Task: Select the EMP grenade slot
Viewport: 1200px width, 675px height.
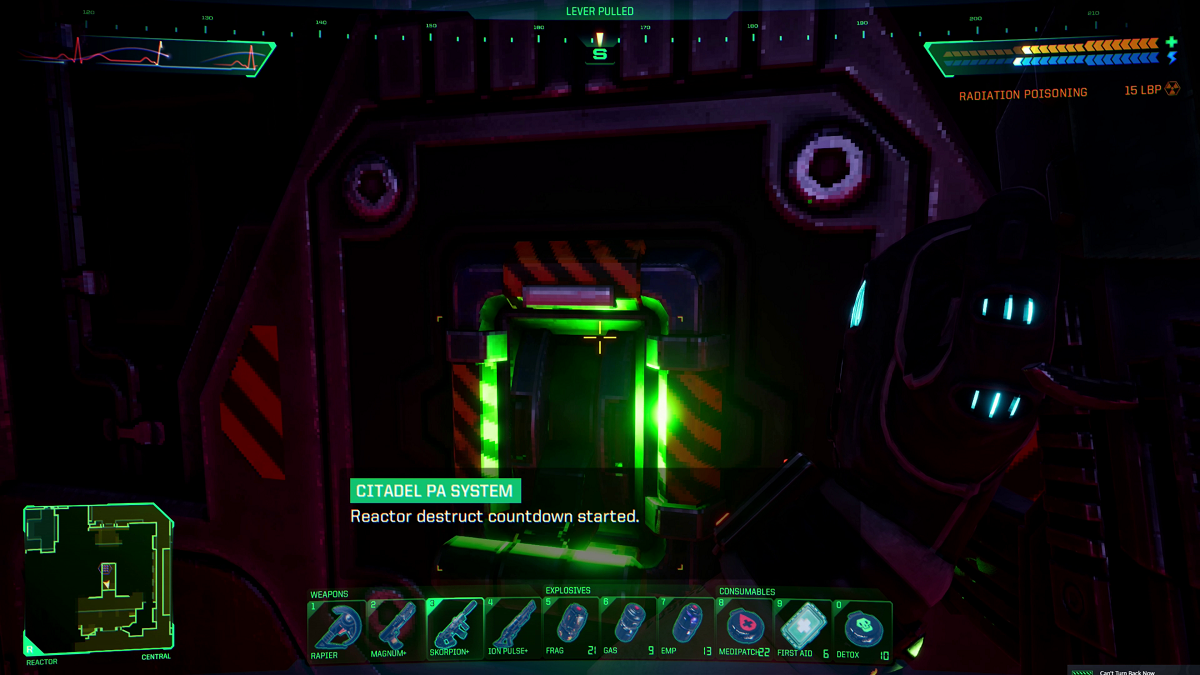Action: coord(686,627)
